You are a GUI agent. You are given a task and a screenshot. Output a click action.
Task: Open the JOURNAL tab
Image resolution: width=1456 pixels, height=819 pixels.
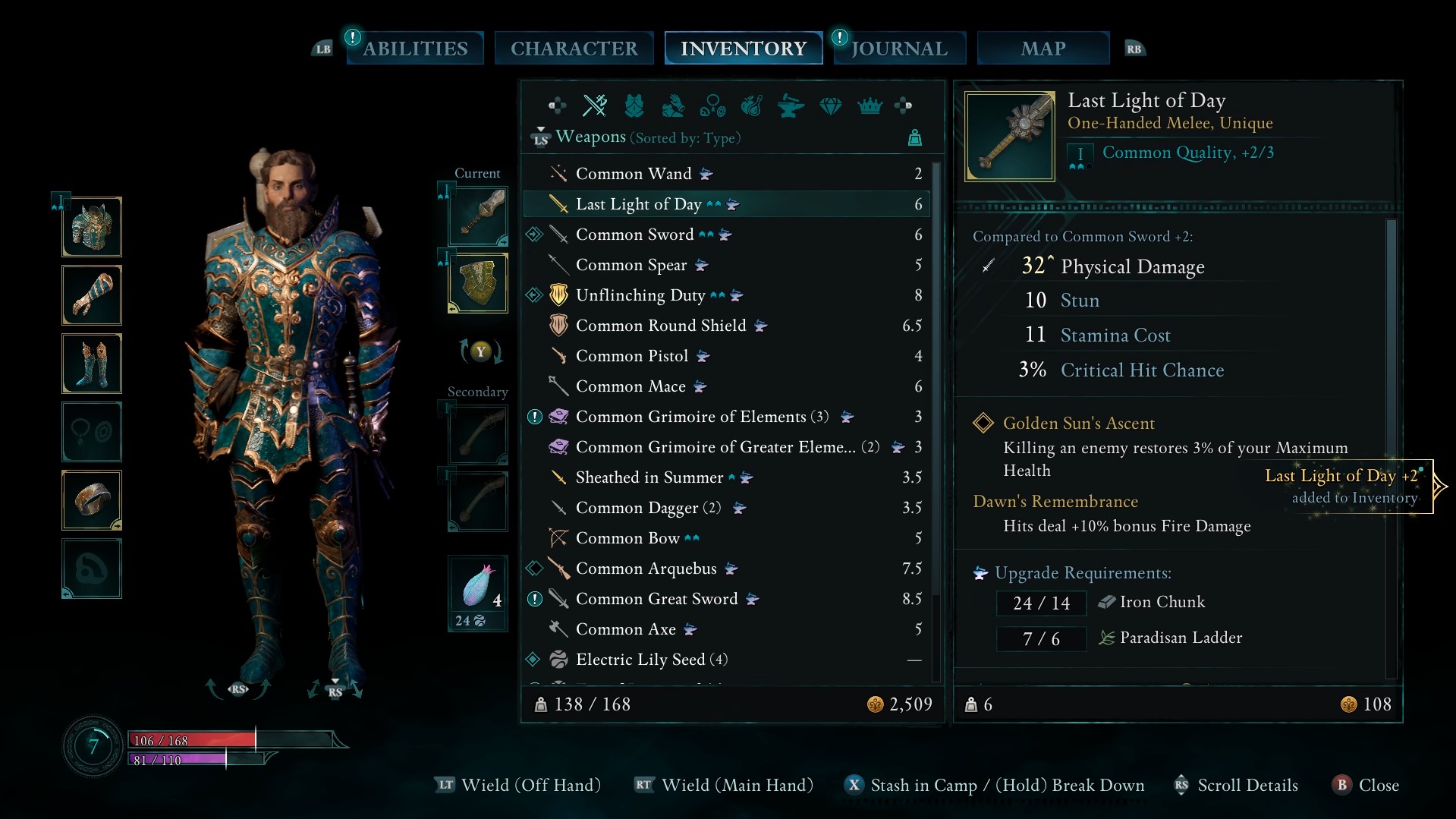coord(899,48)
